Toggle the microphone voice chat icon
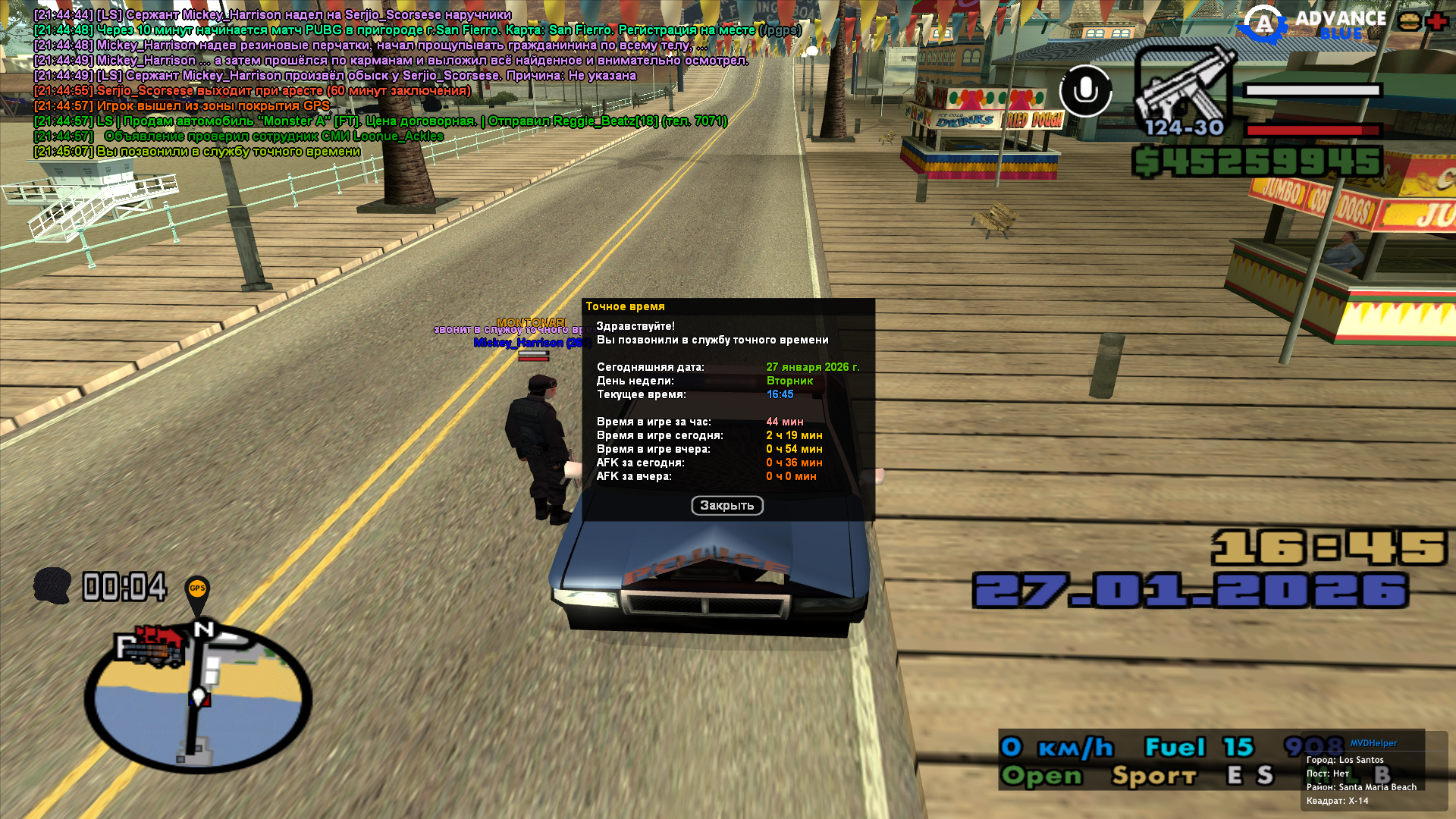The height and width of the screenshot is (819, 1456). (1085, 91)
